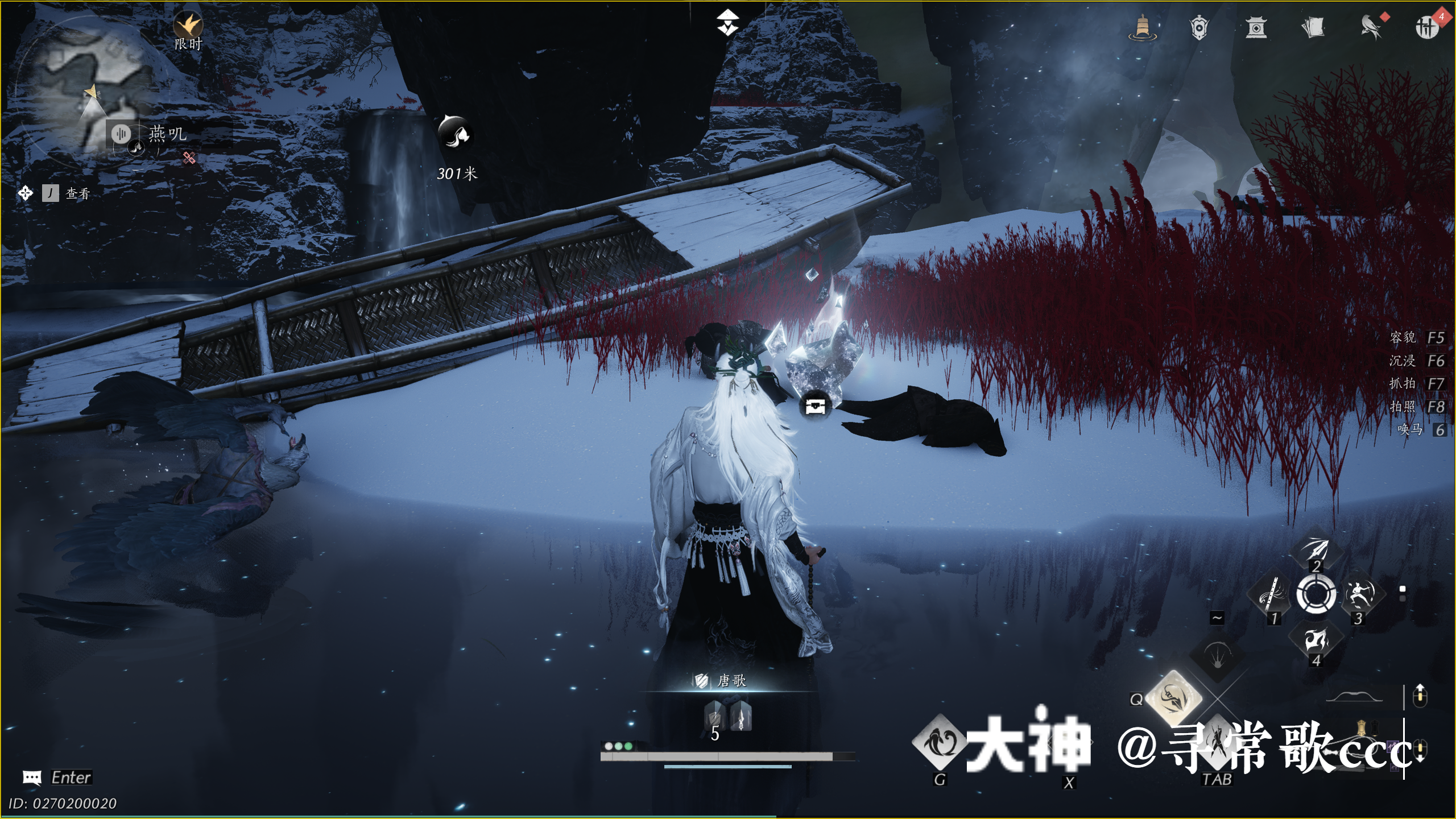1456x819 pixels.
Task: Select the bow weapon slot
Action: pos(1358,697)
